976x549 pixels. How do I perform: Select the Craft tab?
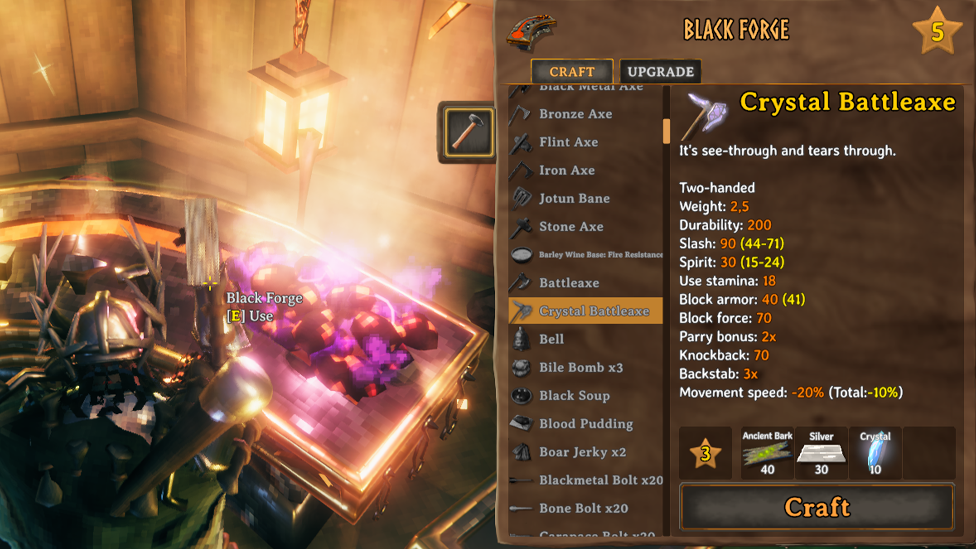[572, 72]
